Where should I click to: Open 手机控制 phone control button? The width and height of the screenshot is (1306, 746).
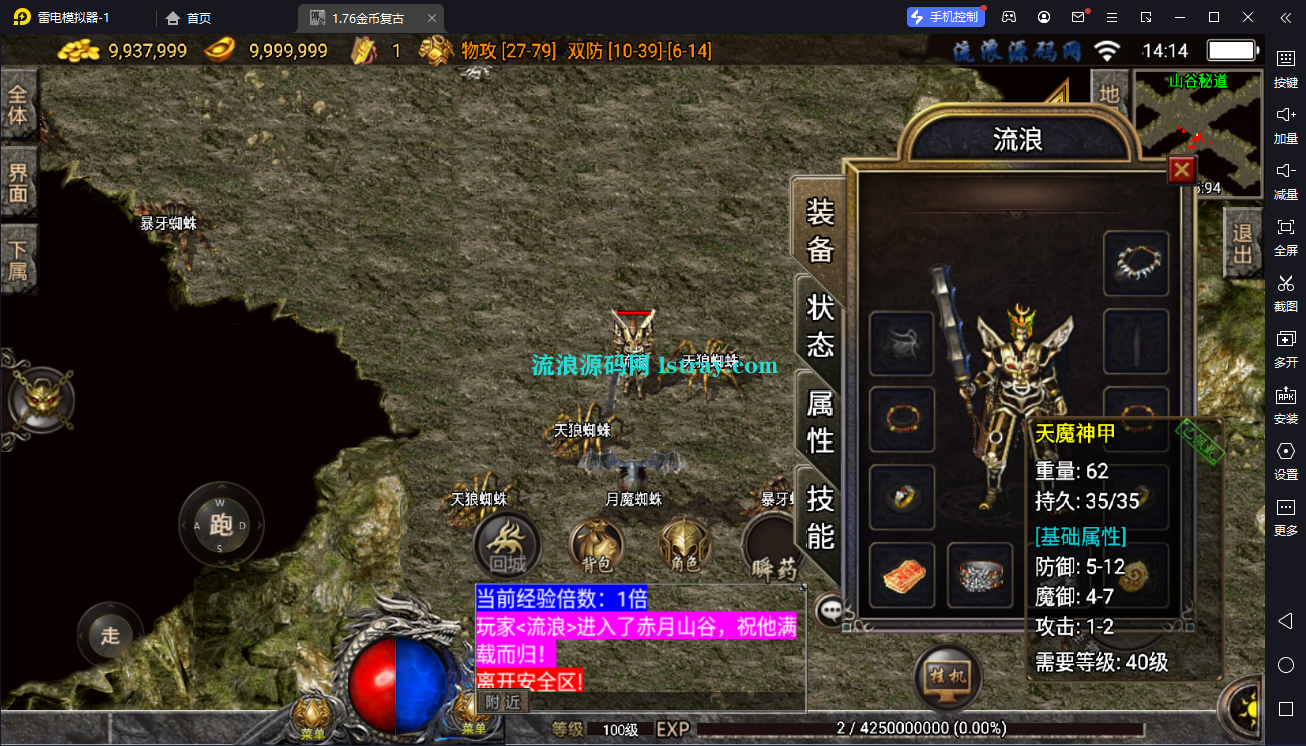944,16
